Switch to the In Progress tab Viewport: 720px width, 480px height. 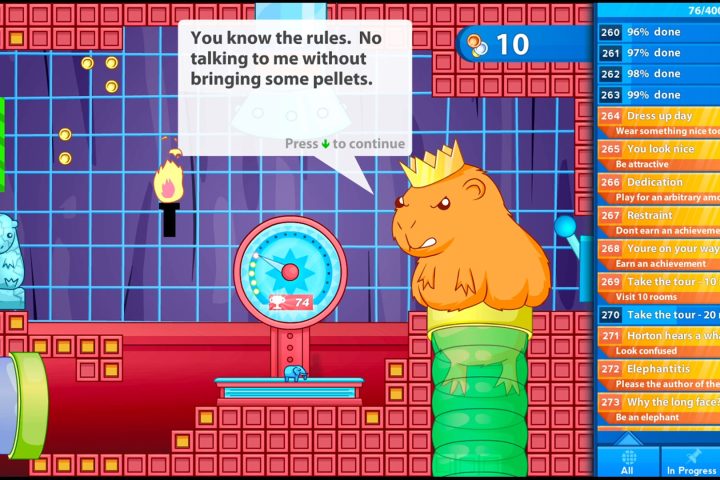[x=691, y=462]
